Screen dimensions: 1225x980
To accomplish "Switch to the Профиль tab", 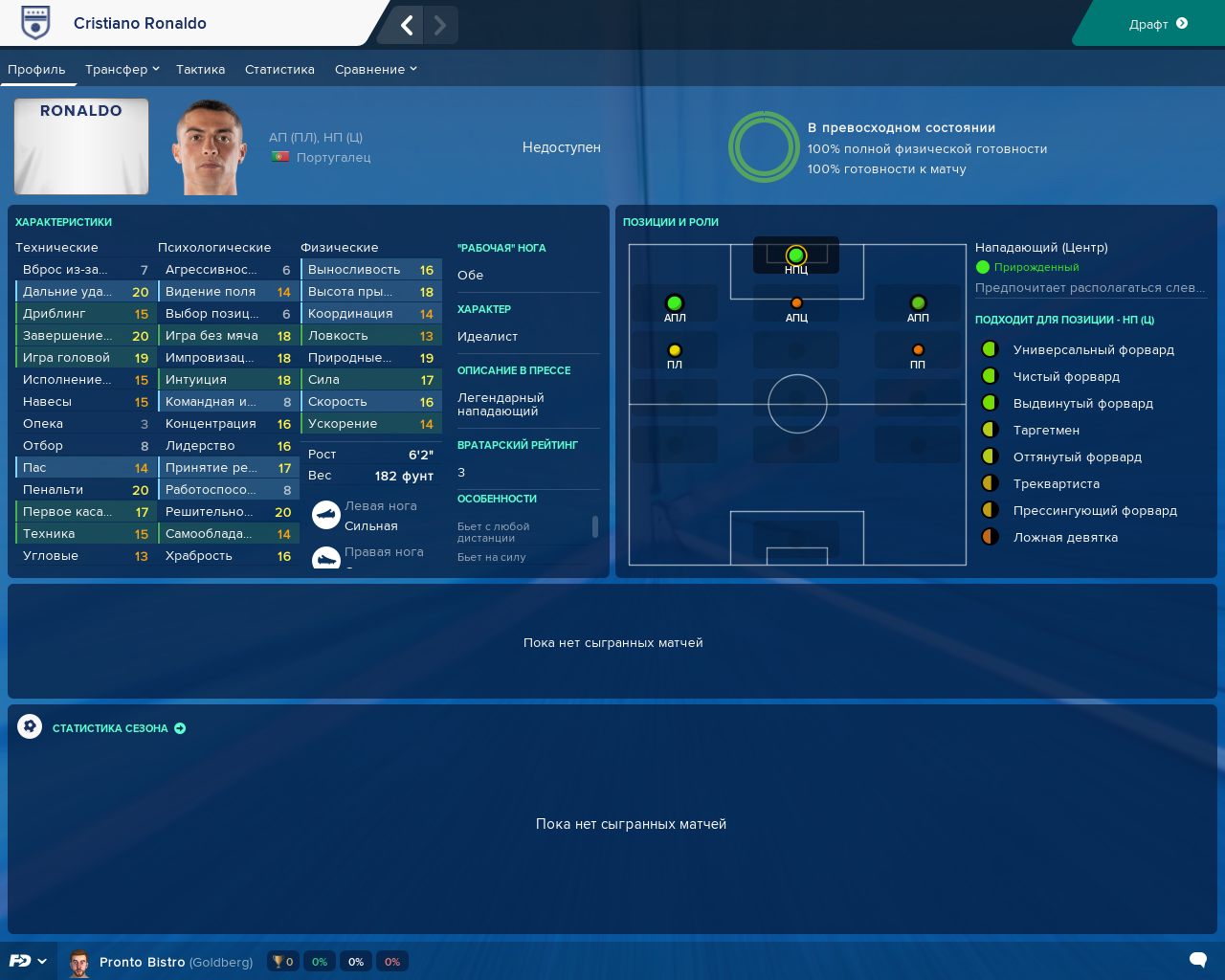I will [x=36, y=69].
